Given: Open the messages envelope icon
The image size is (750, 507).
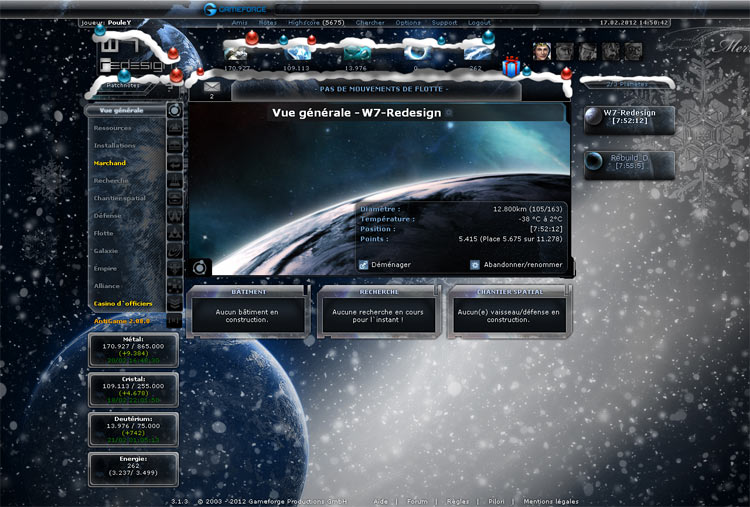Looking at the screenshot, I should pyautogui.click(x=212, y=87).
